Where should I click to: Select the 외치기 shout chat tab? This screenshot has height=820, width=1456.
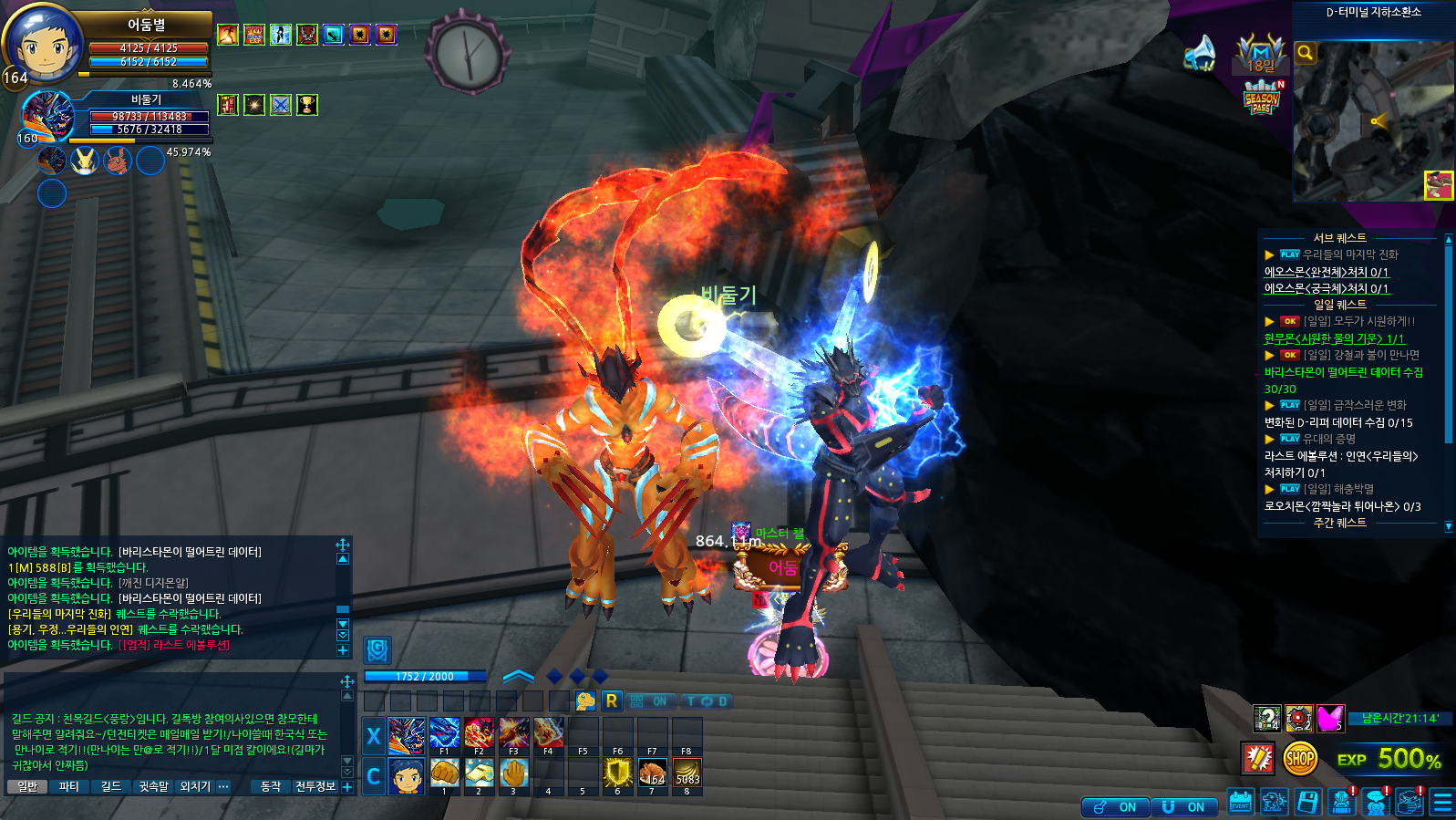point(195,786)
